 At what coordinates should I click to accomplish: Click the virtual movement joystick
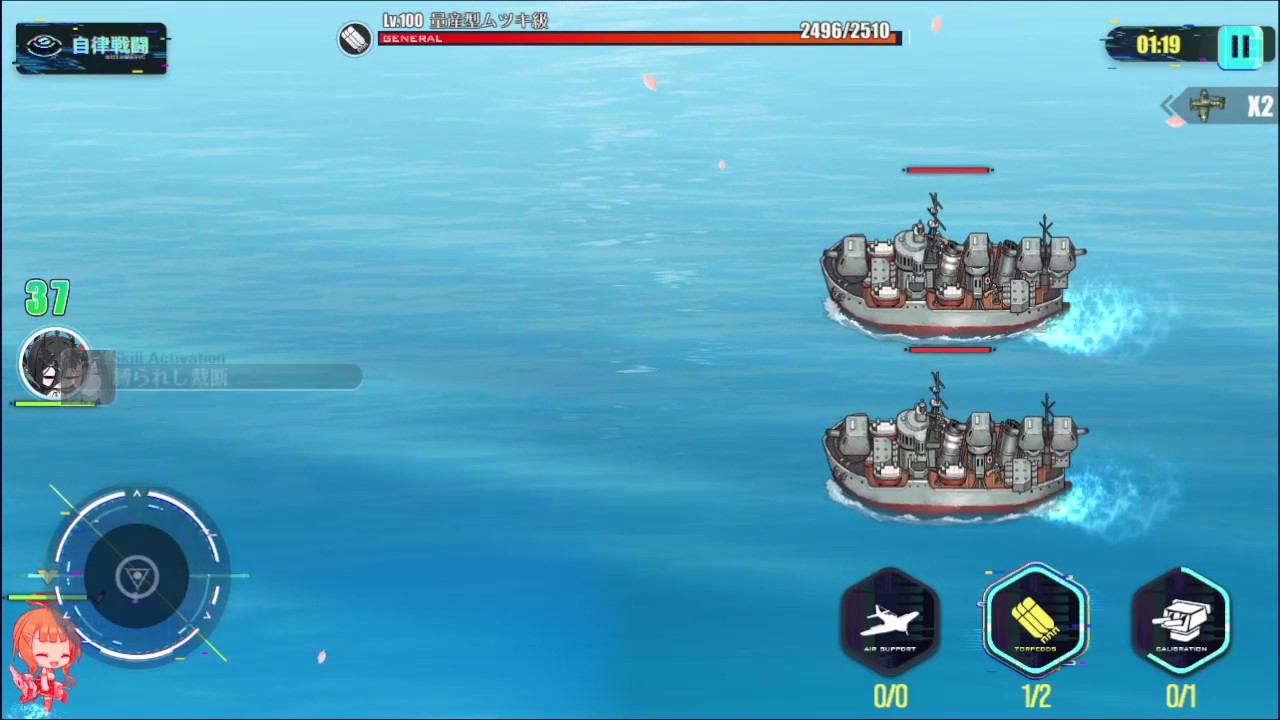137,576
